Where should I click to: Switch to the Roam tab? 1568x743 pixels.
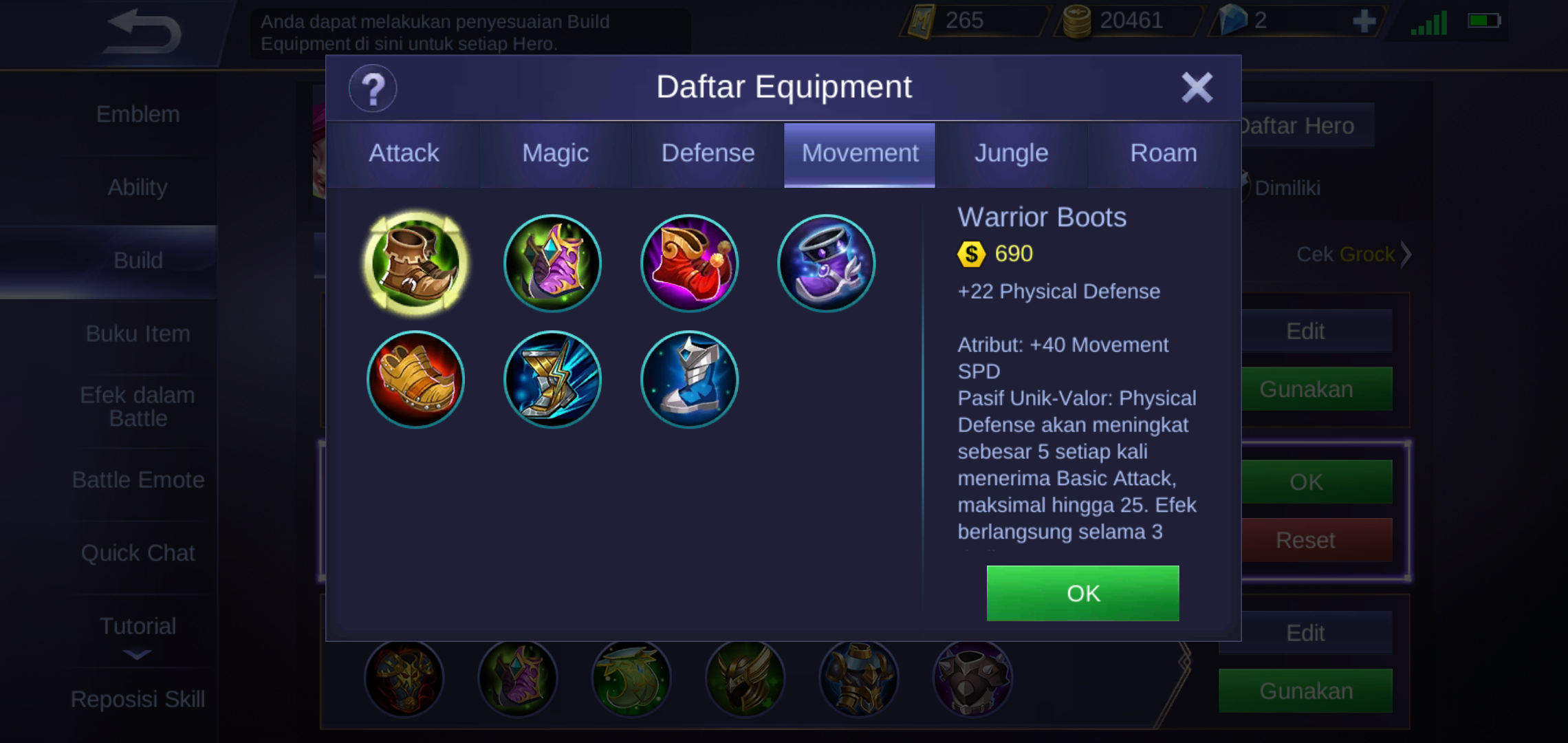pos(1164,153)
